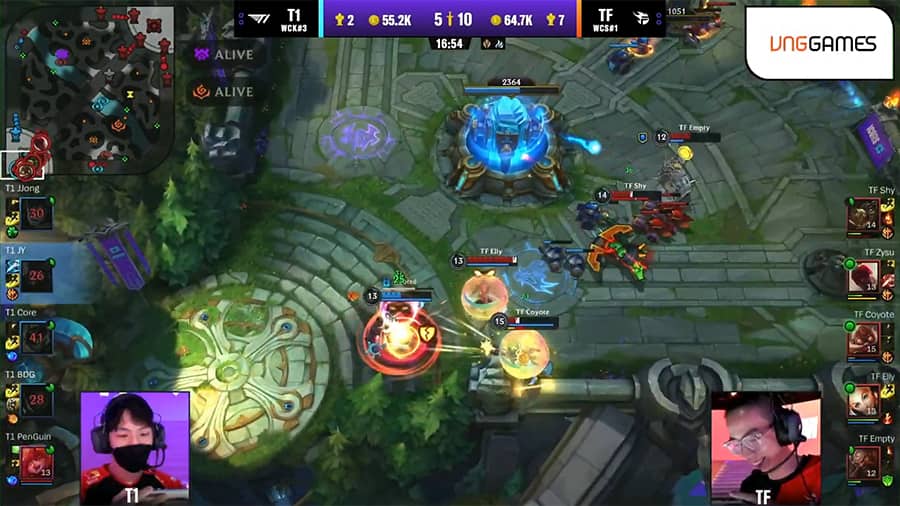Choose T1 Core's champion portrait
This screenshot has width=900, height=506.
pos(37,338)
